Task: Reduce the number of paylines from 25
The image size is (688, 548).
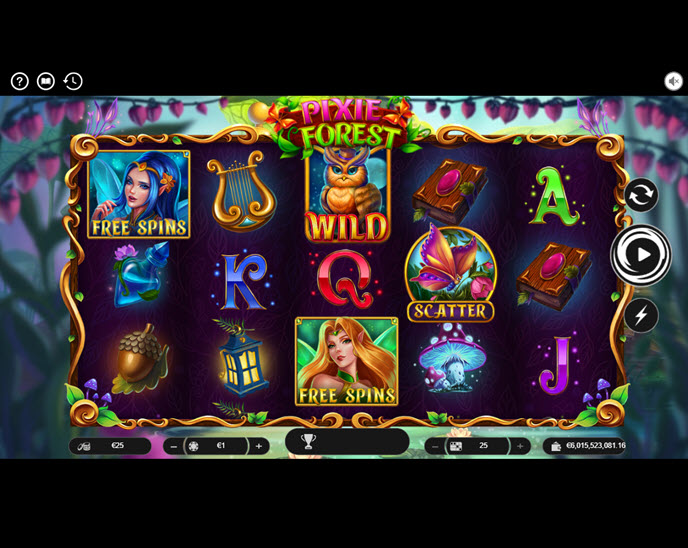Action: [x=435, y=446]
